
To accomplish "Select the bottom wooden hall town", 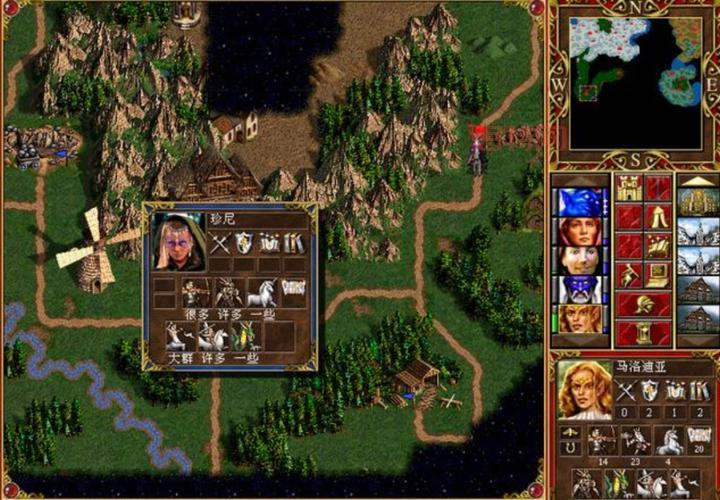I will tap(698, 319).
